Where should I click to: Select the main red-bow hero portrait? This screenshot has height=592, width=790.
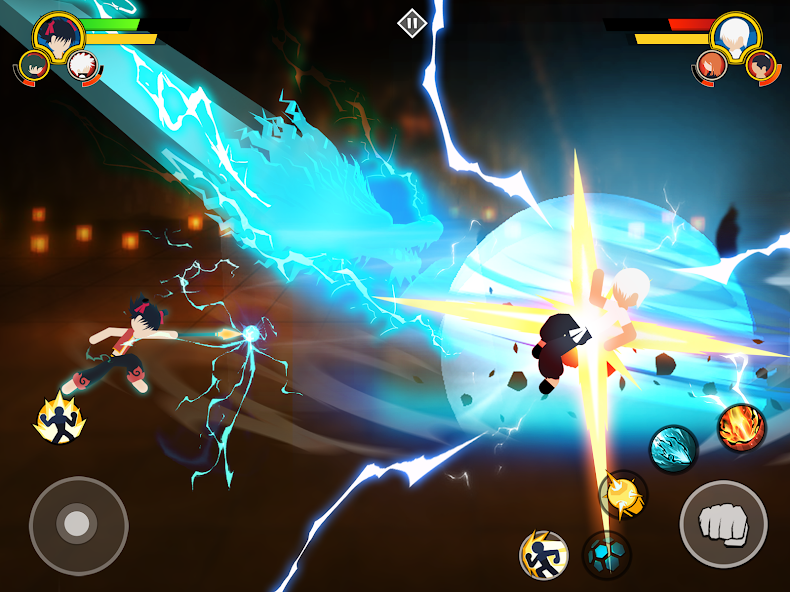point(57,35)
